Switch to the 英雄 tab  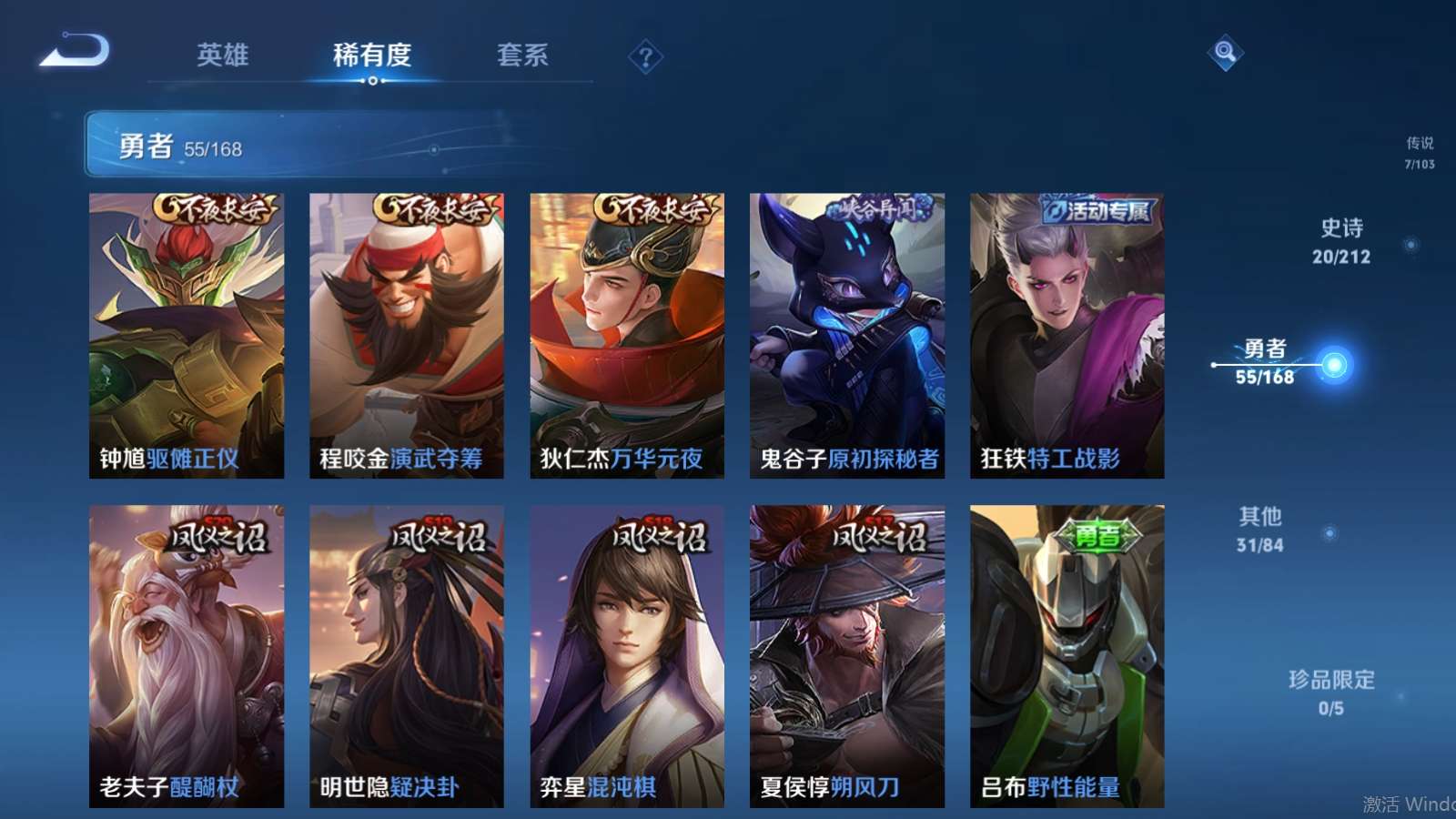[222, 55]
